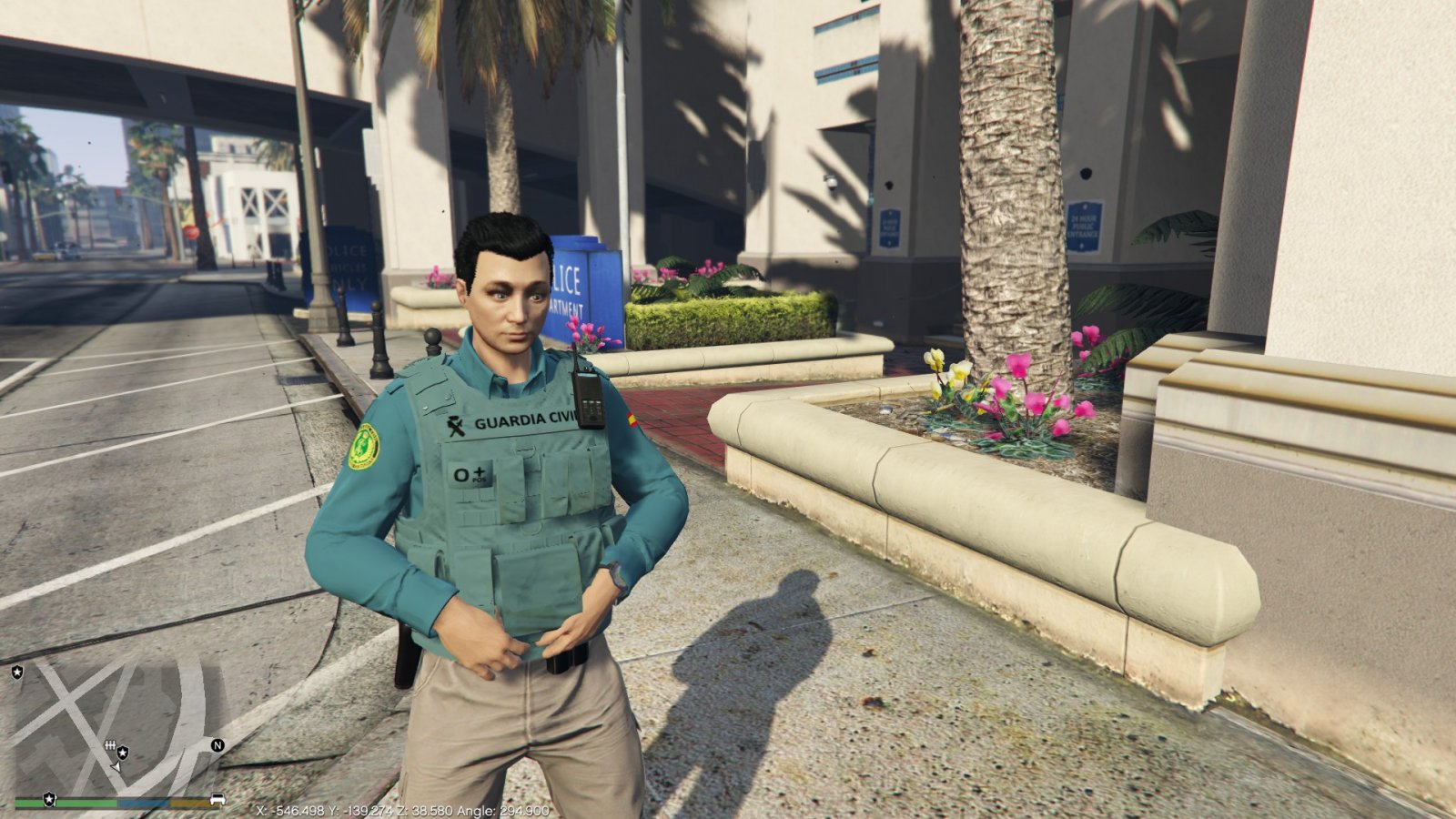Screen dimensions: 1456x819
Task: Click the black winged-sword badge on the vest
Action: (456, 427)
